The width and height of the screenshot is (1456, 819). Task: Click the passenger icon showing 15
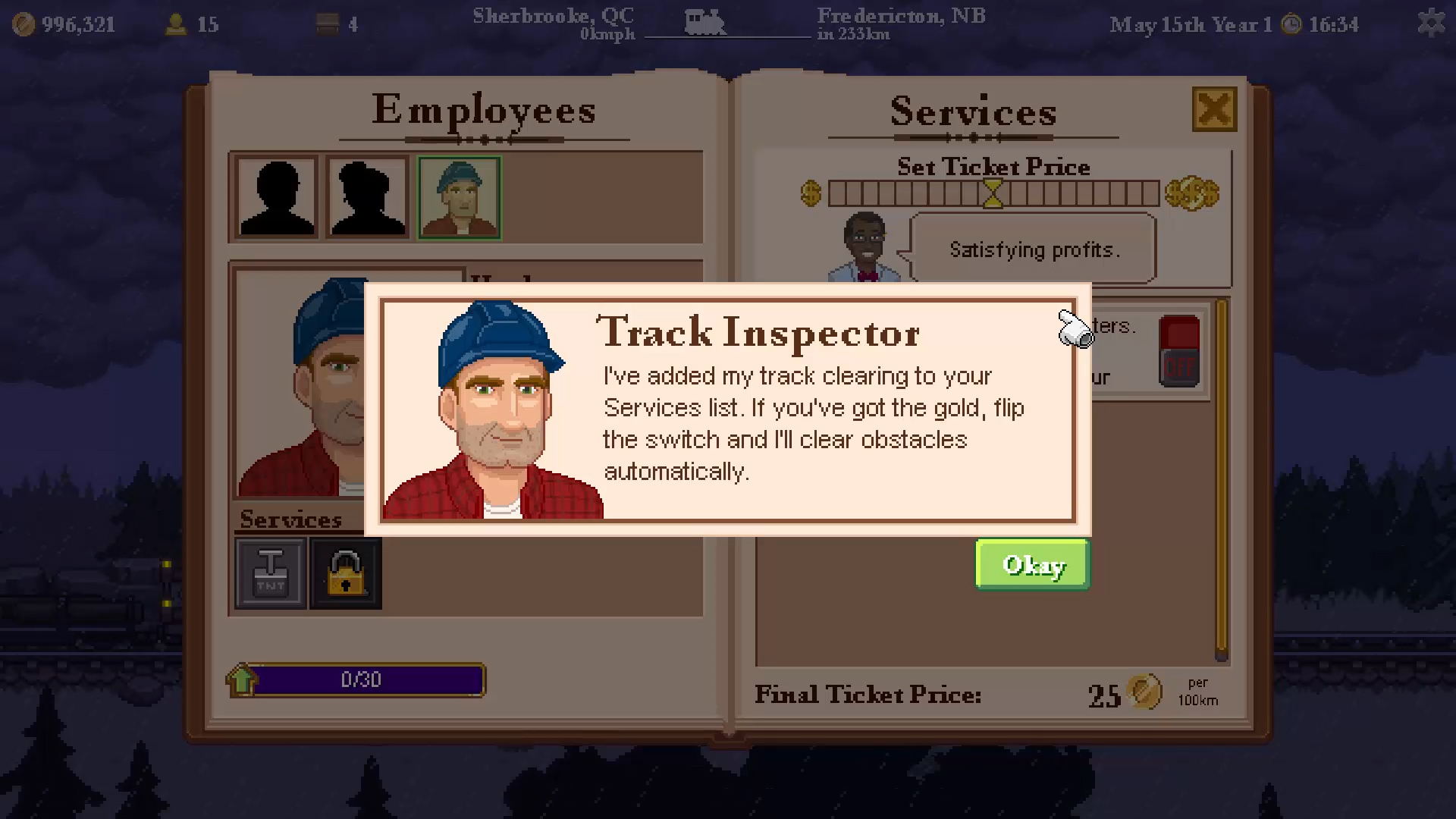(176, 24)
